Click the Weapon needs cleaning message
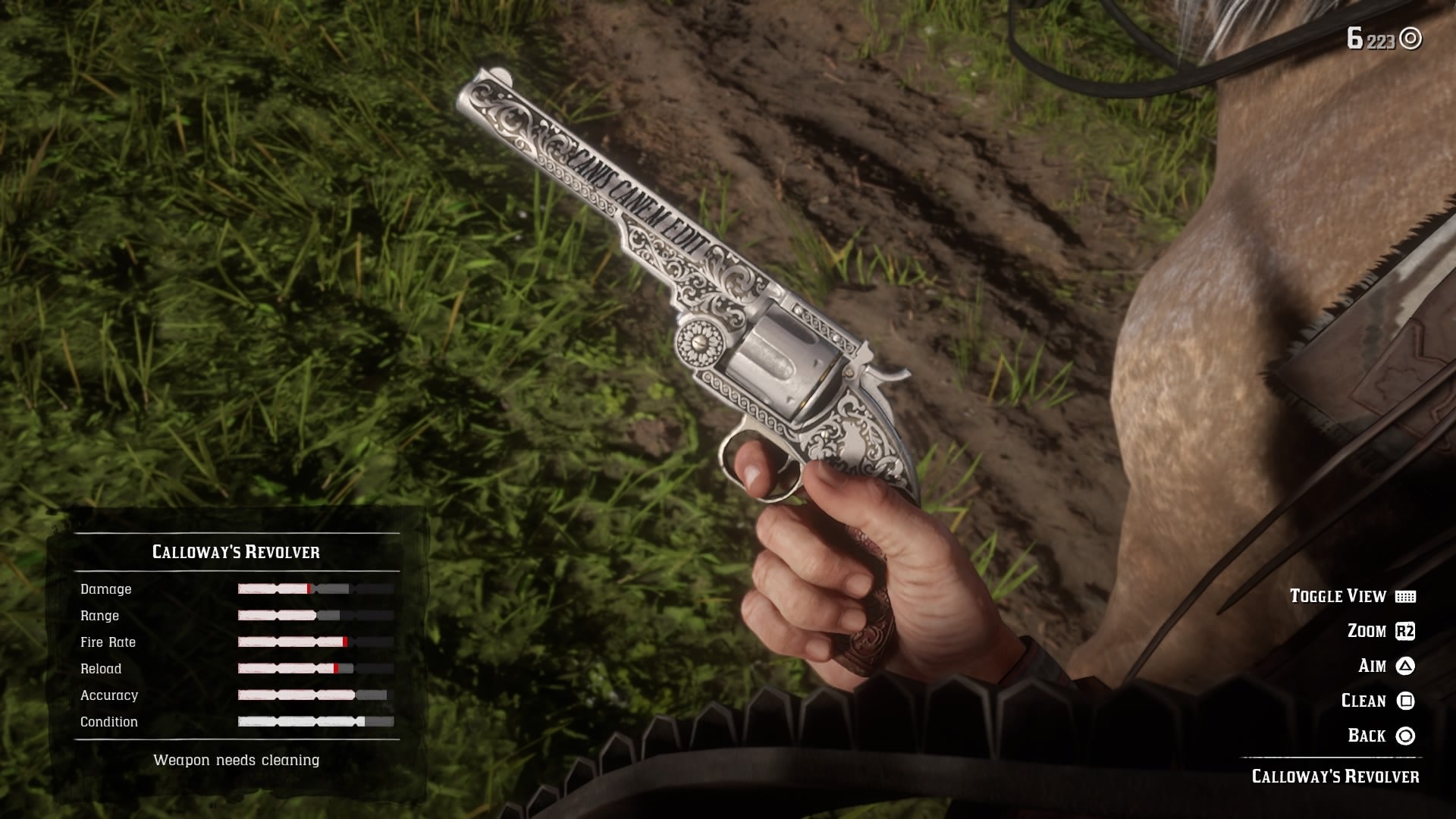 (237, 759)
